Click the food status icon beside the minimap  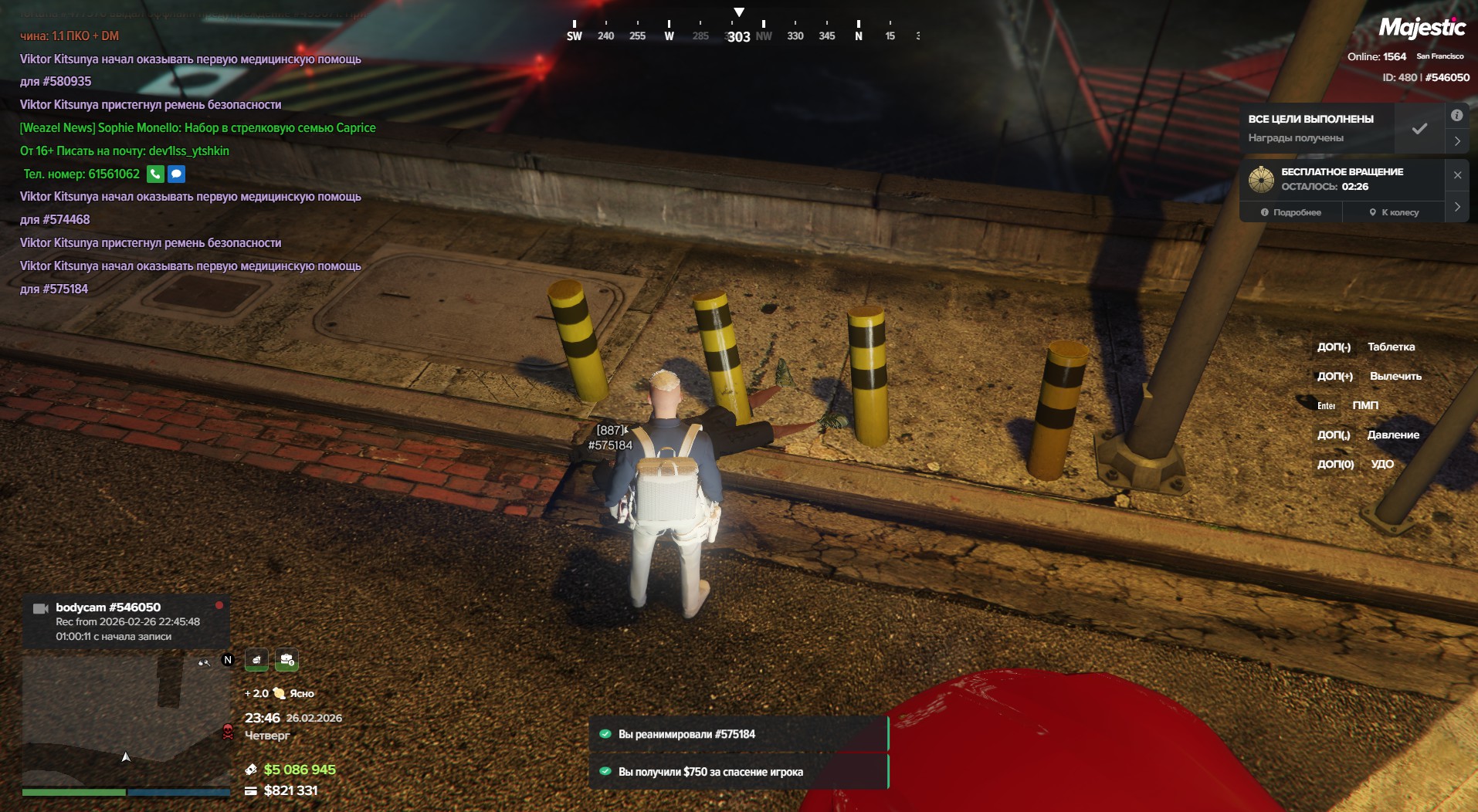256,660
